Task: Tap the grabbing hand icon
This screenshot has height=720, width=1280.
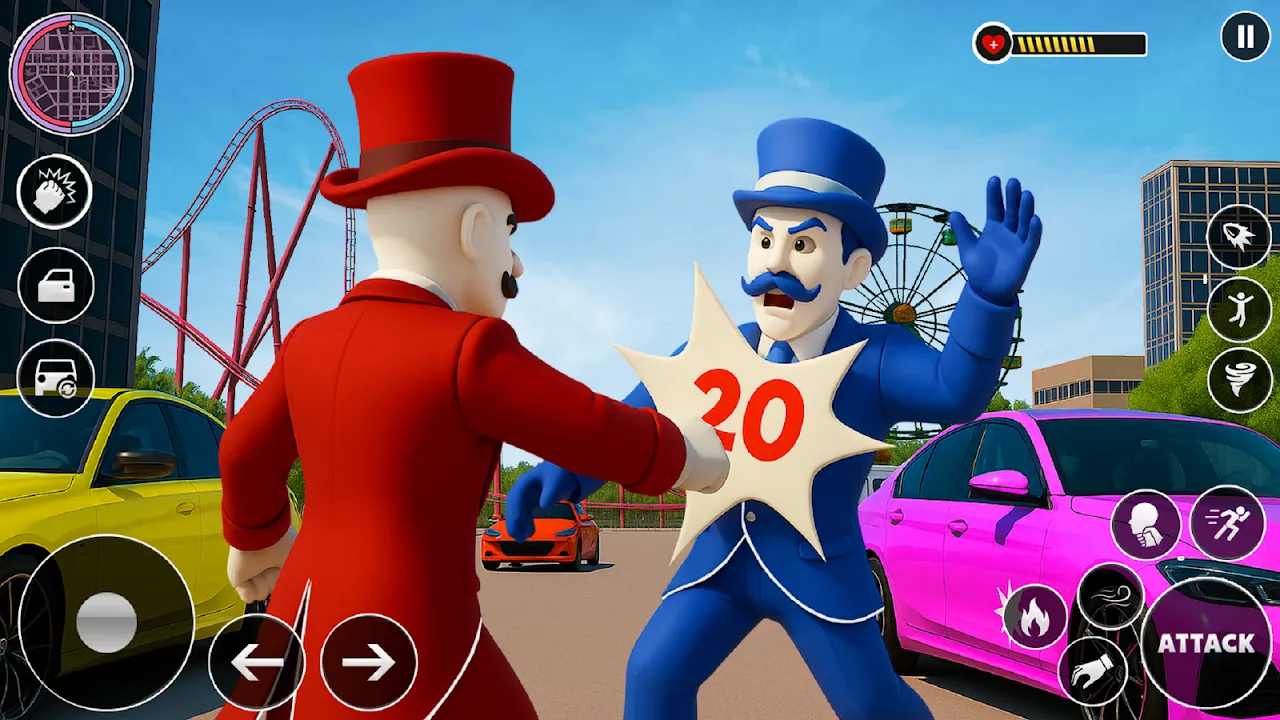Action: coord(1092,672)
